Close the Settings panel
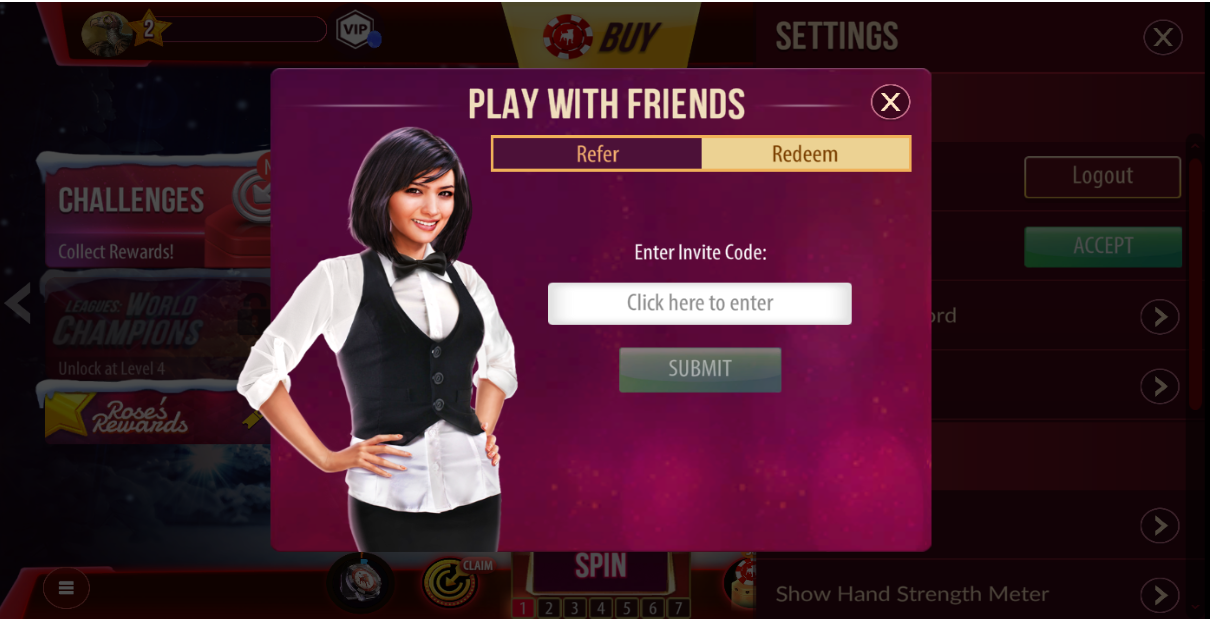The width and height of the screenshot is (1210, 619). click(x=1162, y=38)
